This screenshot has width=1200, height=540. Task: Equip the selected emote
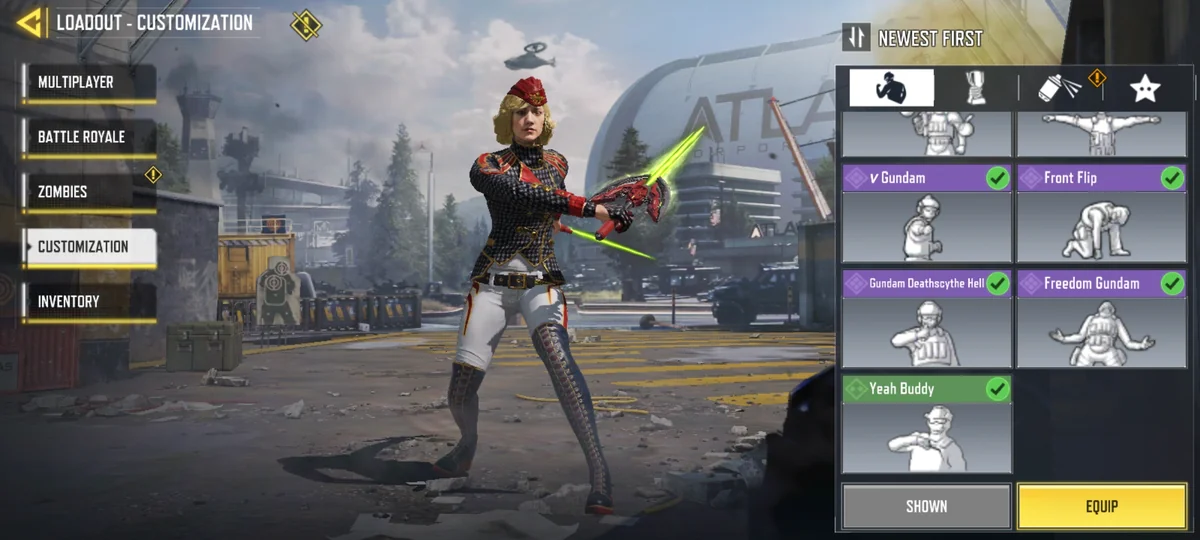1101,506
